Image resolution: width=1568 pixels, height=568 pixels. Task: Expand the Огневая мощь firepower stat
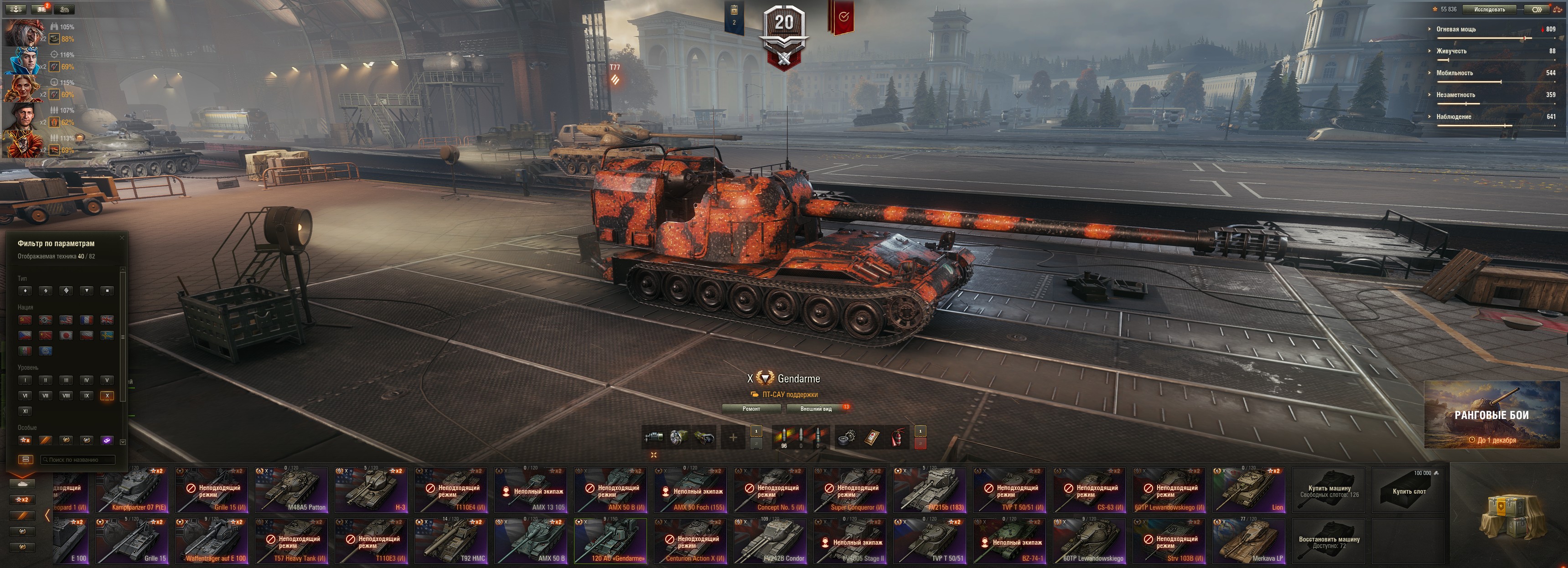[1456, 29]
